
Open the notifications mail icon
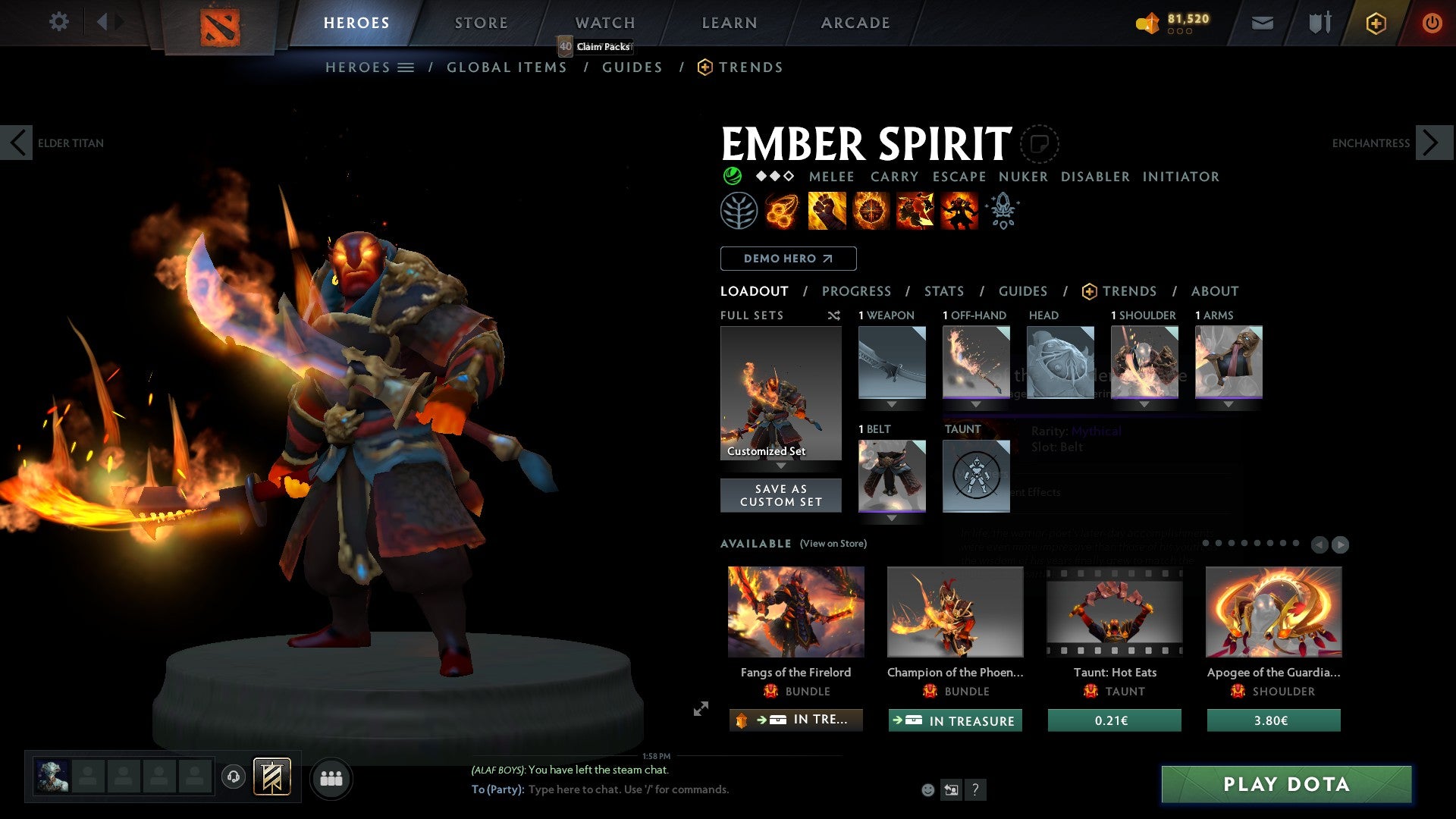tap(1263, 23)
